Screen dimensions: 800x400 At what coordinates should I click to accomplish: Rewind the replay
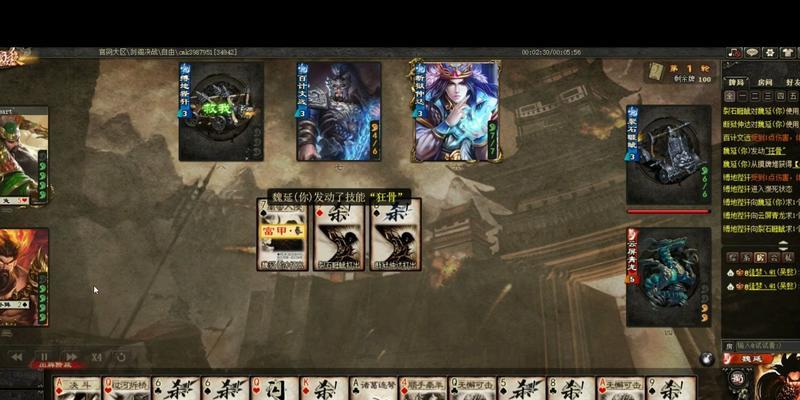coord(17,356)
